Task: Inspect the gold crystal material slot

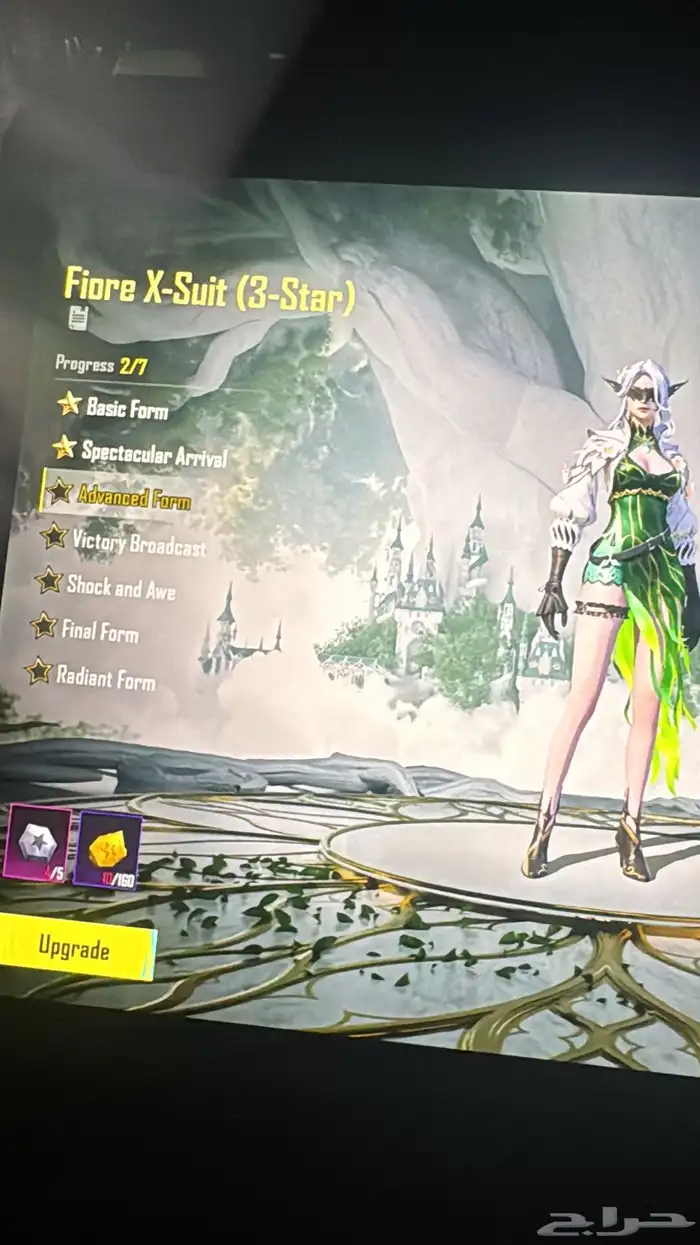Action: [108, 849]
